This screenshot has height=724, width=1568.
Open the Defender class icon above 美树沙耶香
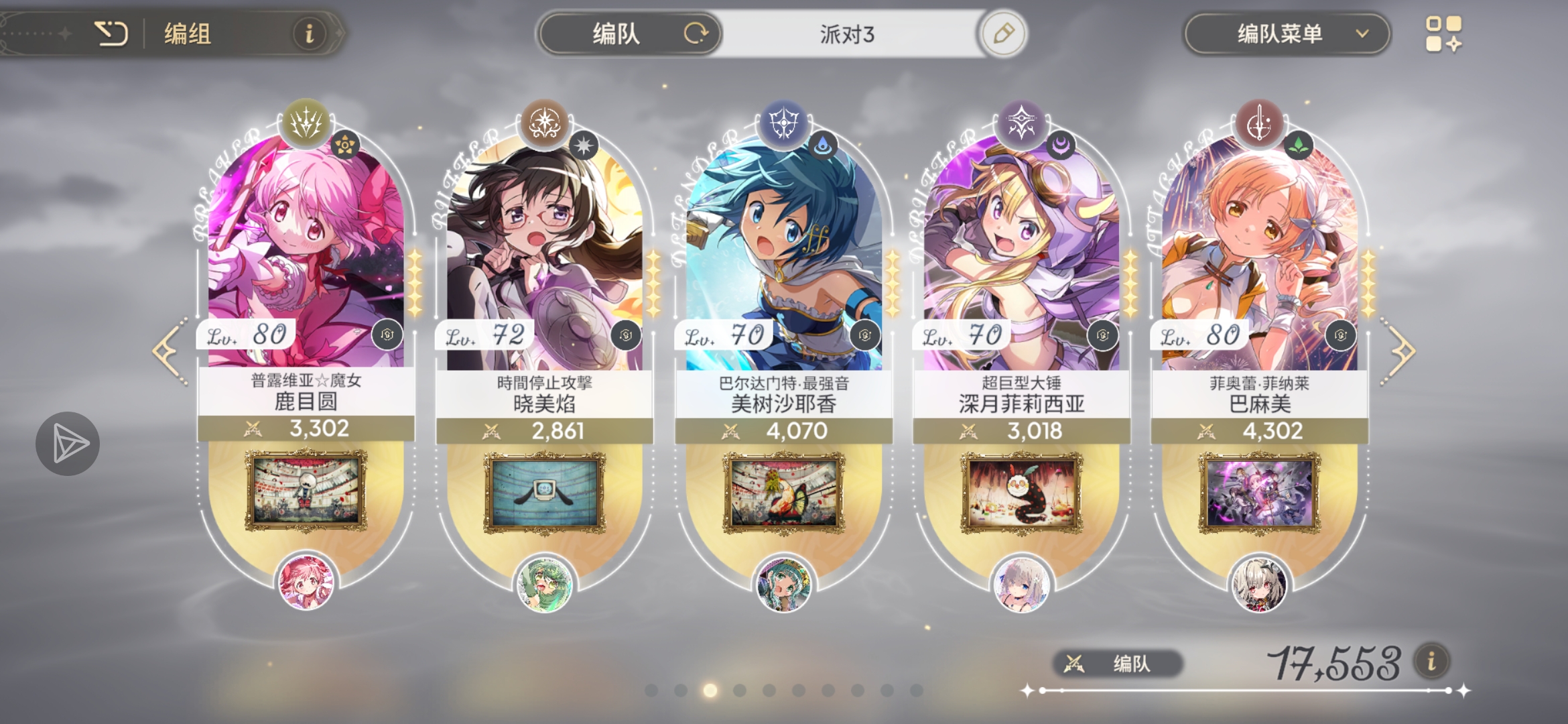[x=784, y=124]
